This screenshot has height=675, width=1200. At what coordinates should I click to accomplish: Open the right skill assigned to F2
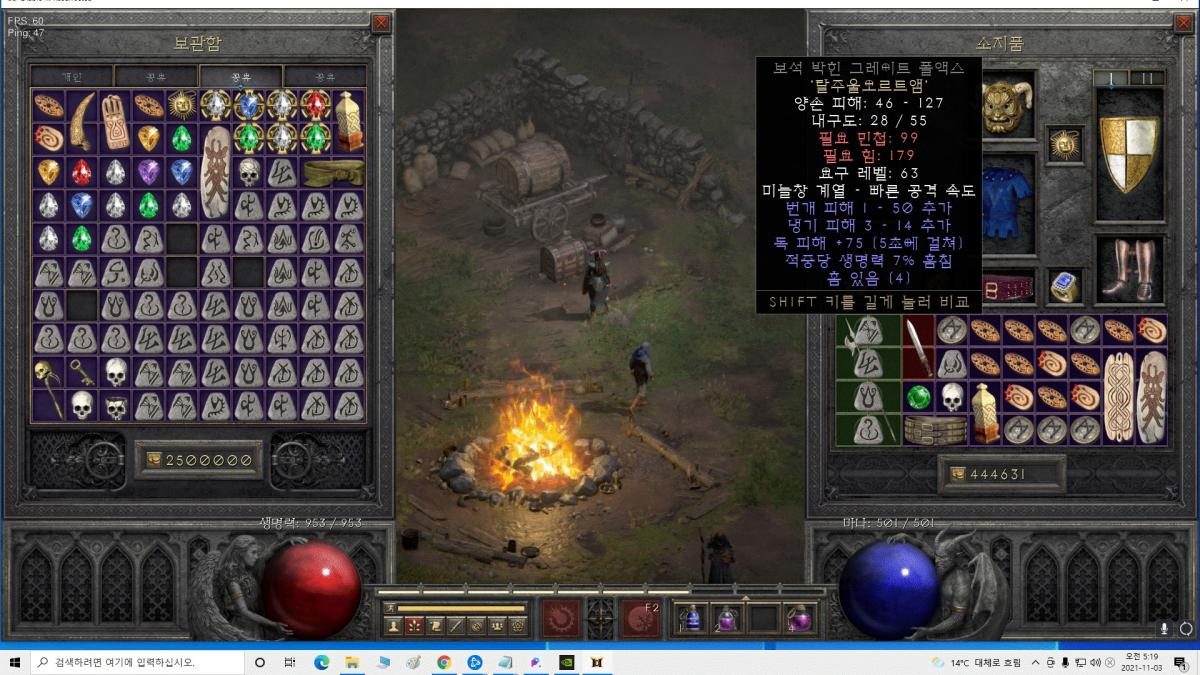(642, 618)
